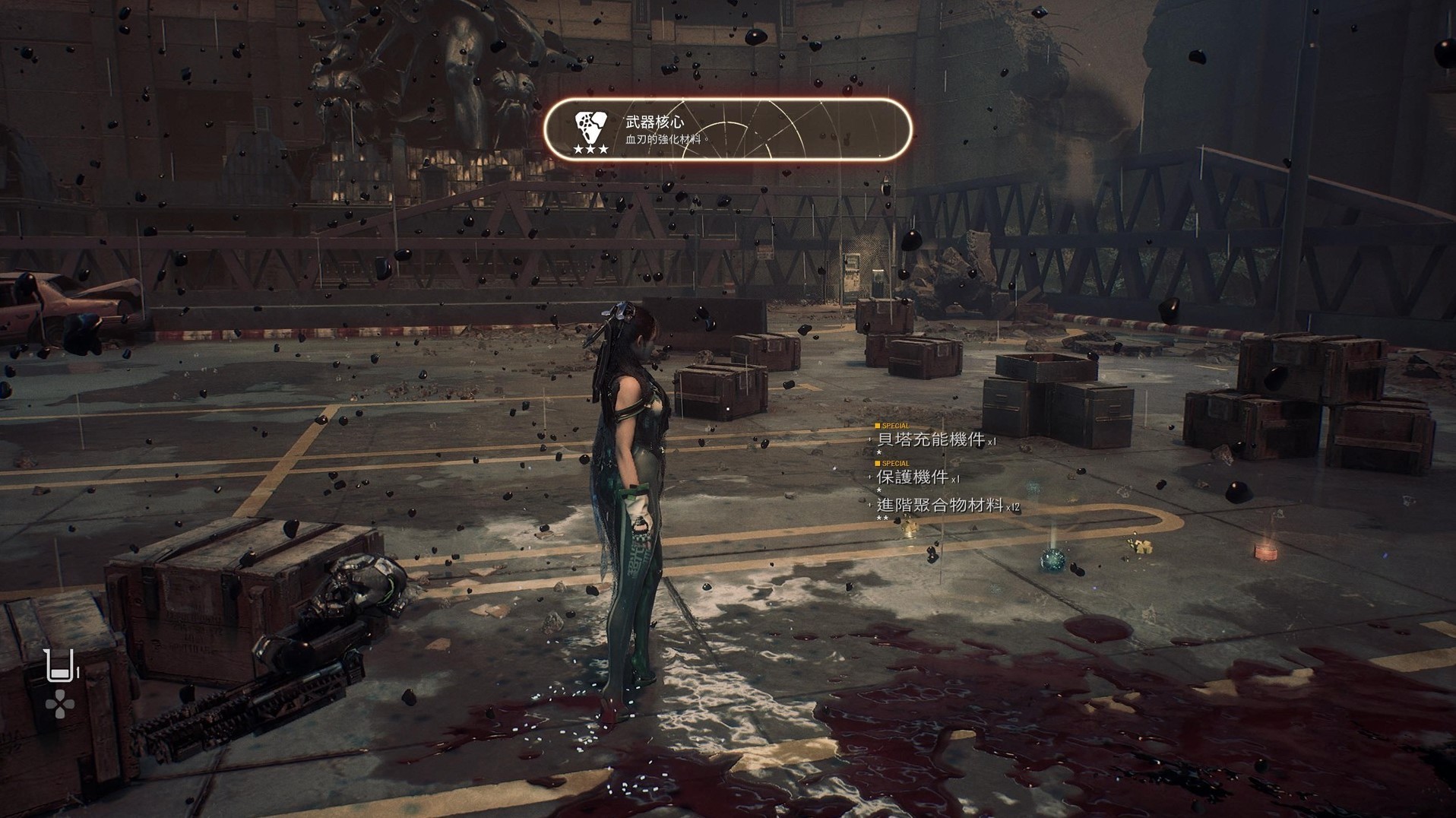Image resolution: width=1456 pixels, height=818 pixels.
Task: Click the 武器核心 item notification banner
Action: click(x=727, y=129)
